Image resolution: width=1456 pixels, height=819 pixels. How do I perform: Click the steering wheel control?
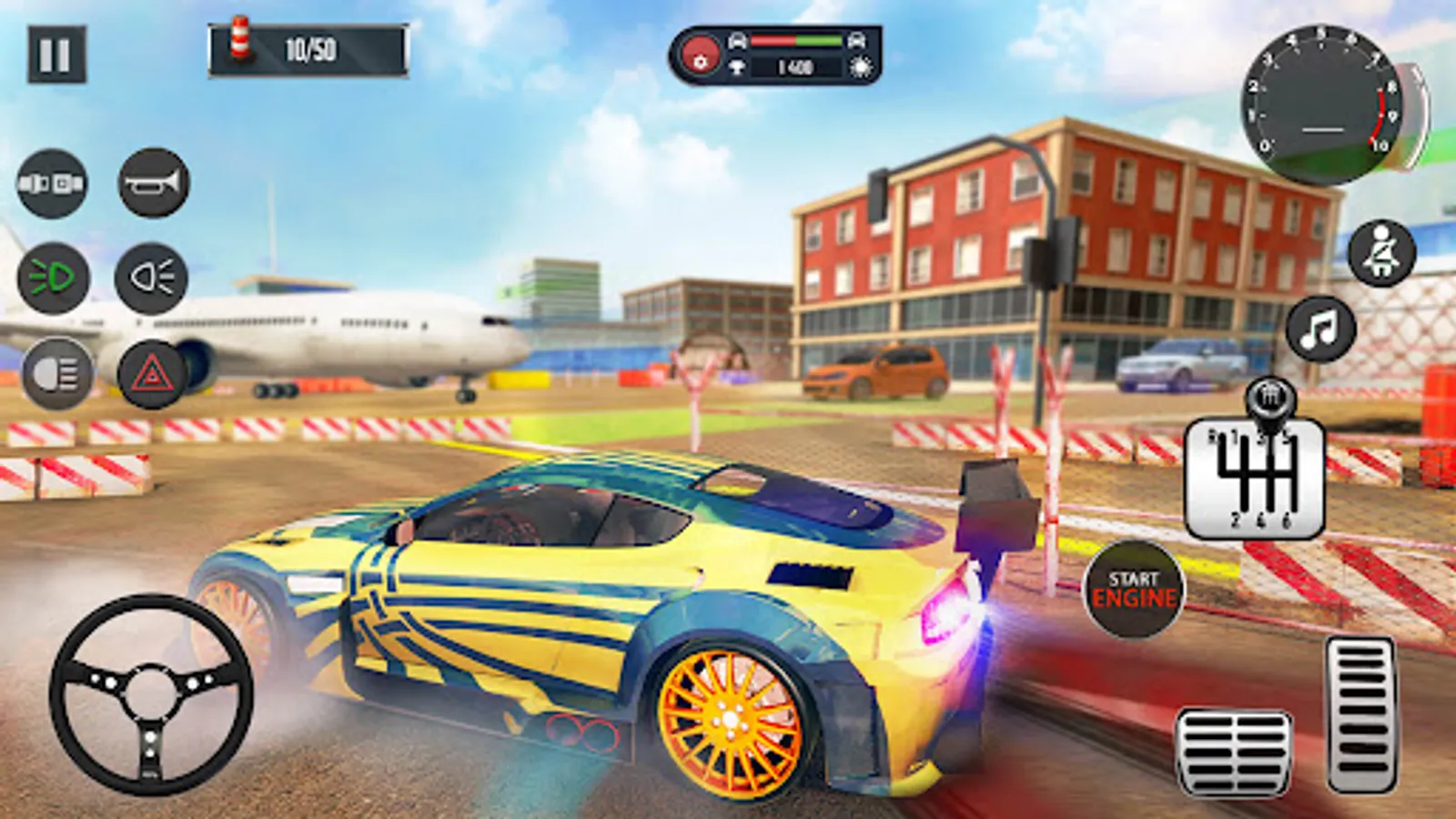pyautogui.click(x=151, y=695)
